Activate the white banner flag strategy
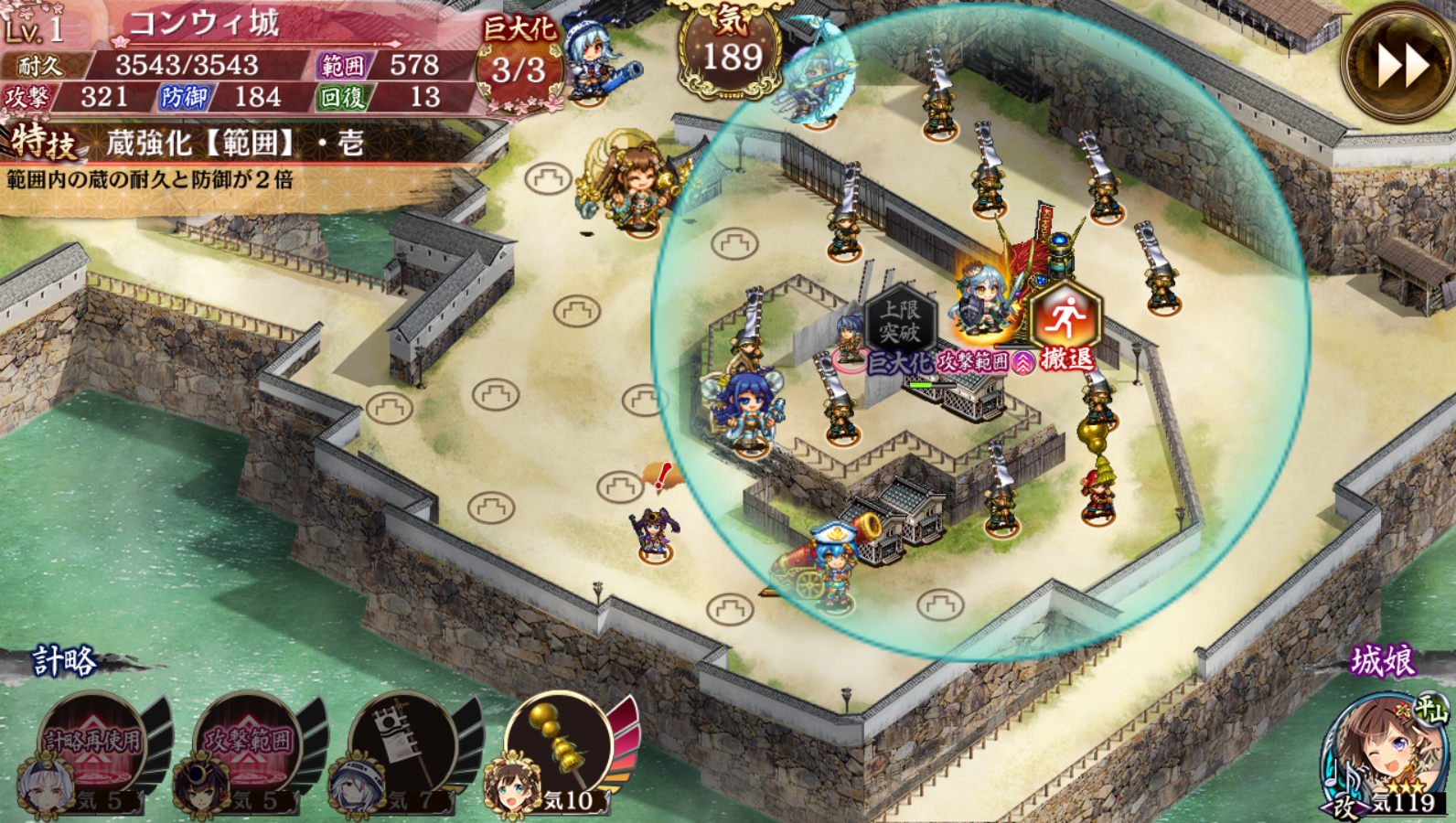 pyautogui.click(x=402, y=745)
